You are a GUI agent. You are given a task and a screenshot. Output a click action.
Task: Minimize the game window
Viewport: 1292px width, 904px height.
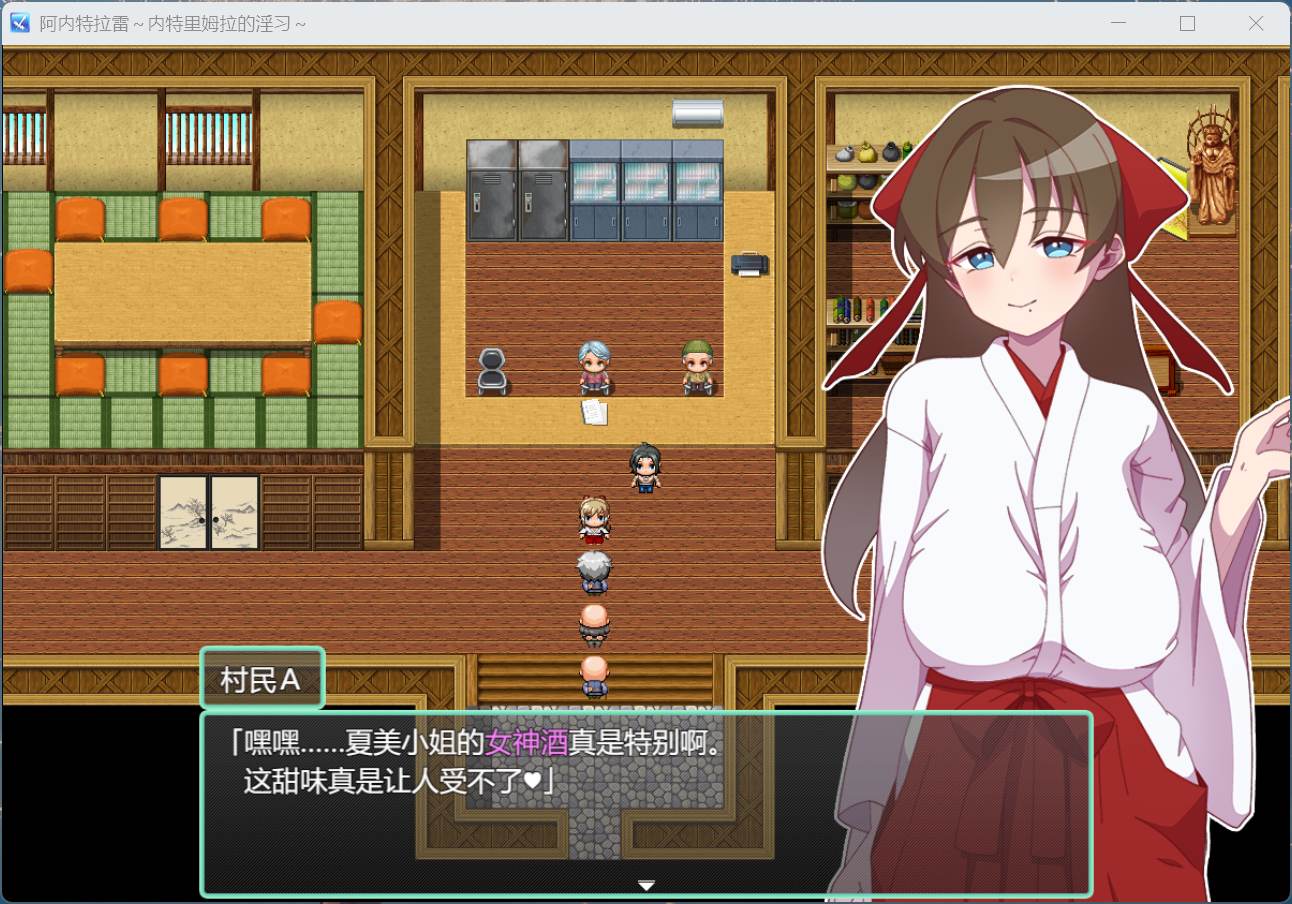1119,24
